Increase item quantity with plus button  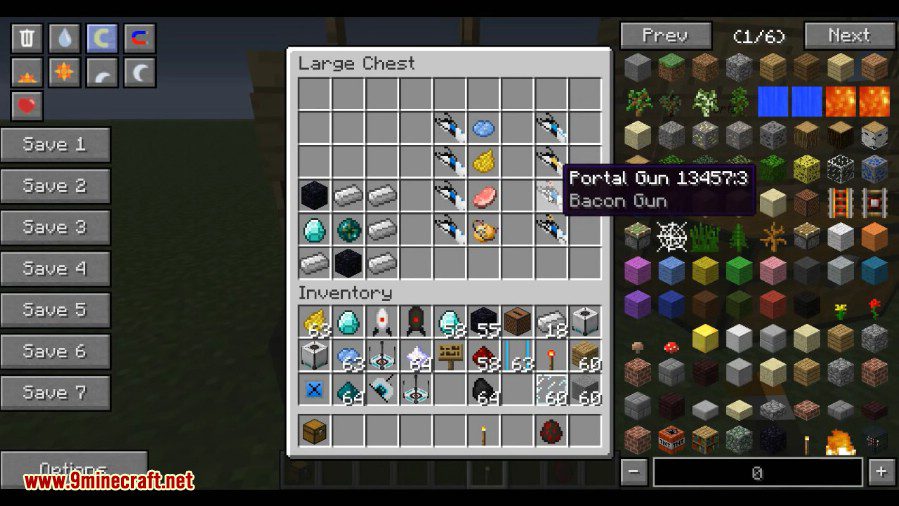(880, 472)
